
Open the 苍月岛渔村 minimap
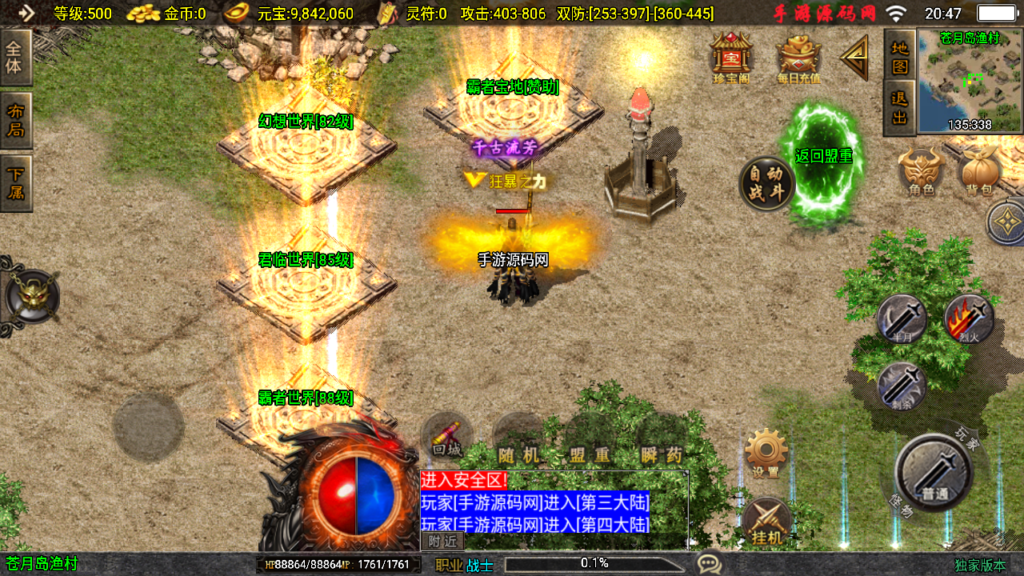968,82
